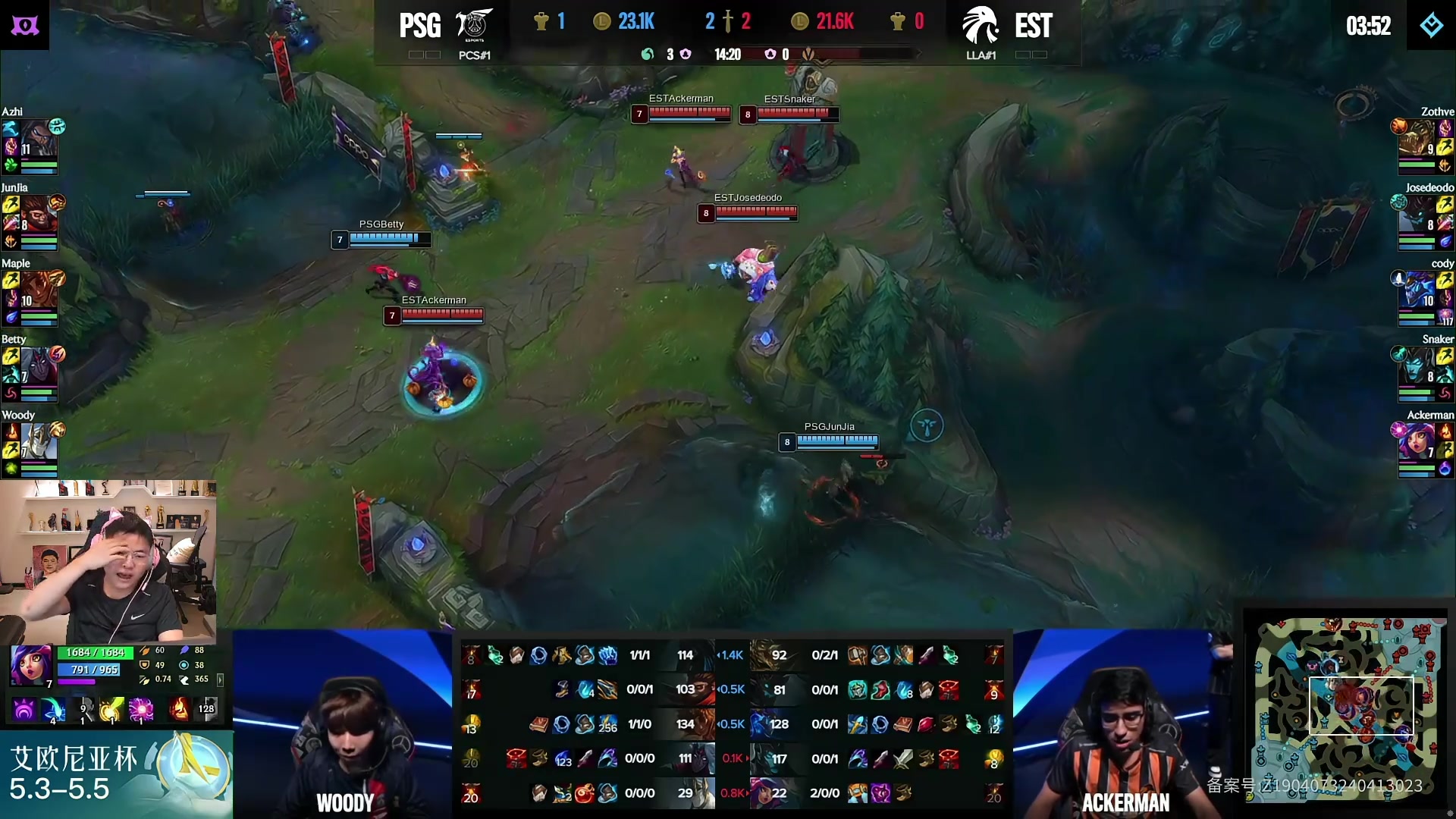Select the Ignite summoner spell icon
Viewport: 1456px width, 819px height.
pos(179,710)
